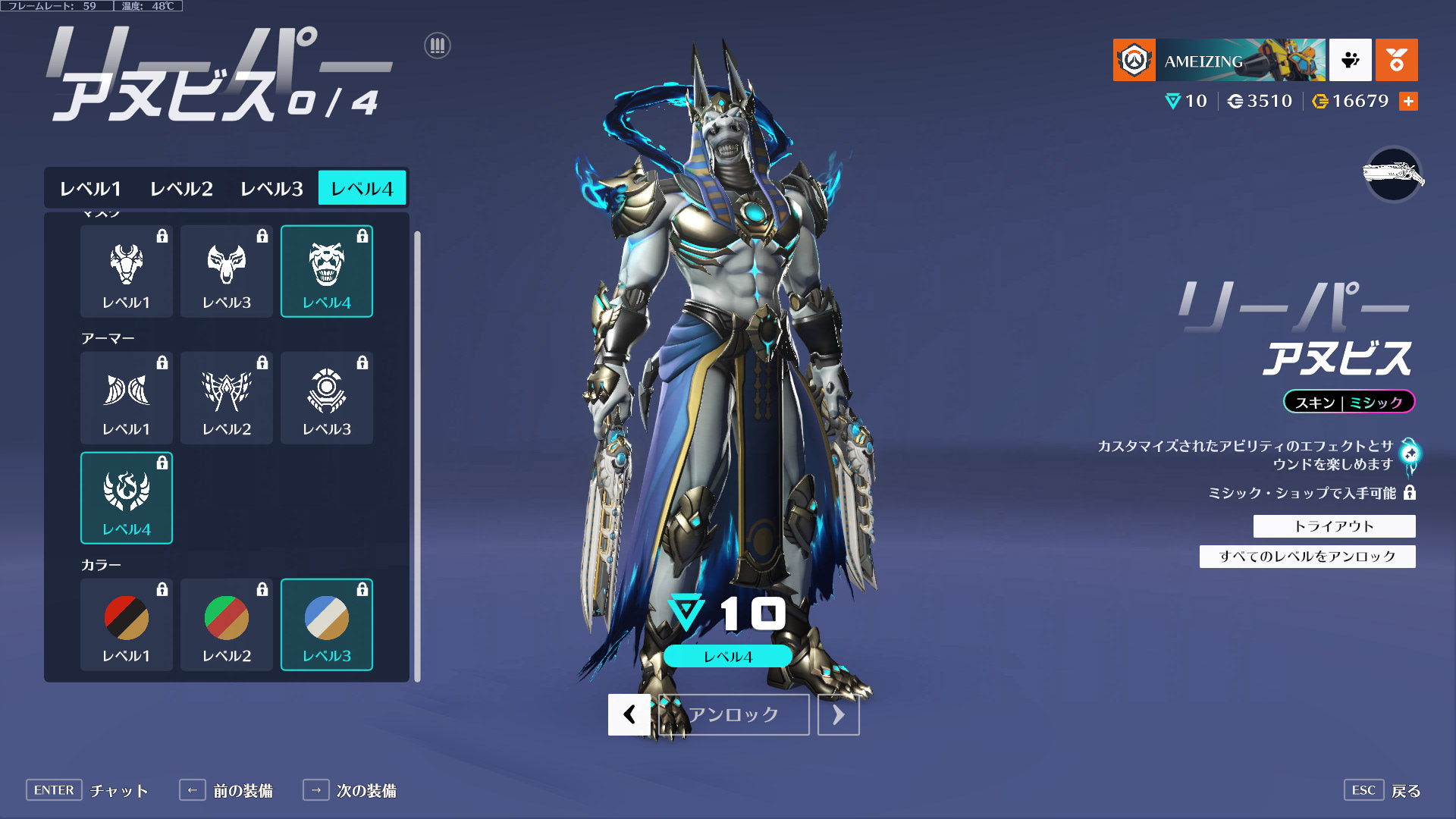Open the weapon preview circle icon

1393,174
